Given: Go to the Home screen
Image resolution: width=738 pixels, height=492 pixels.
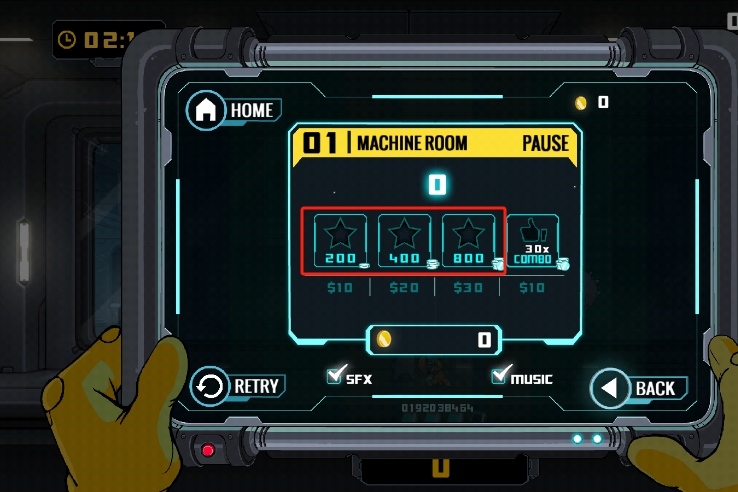Looking at the screenshot, I should pos(232,110).
